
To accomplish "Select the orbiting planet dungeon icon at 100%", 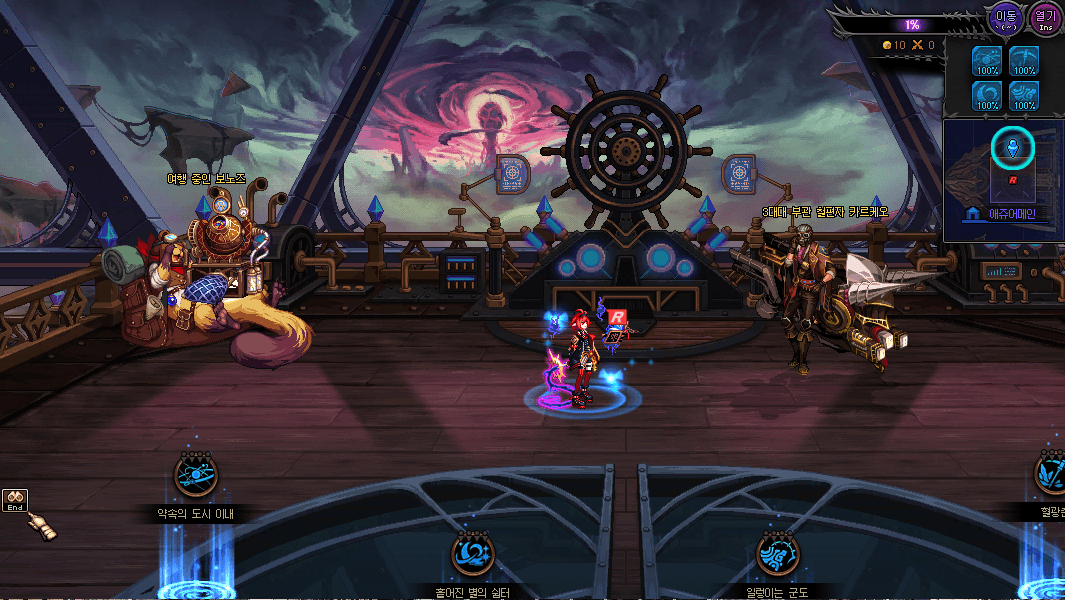I will tap(988, 61).
